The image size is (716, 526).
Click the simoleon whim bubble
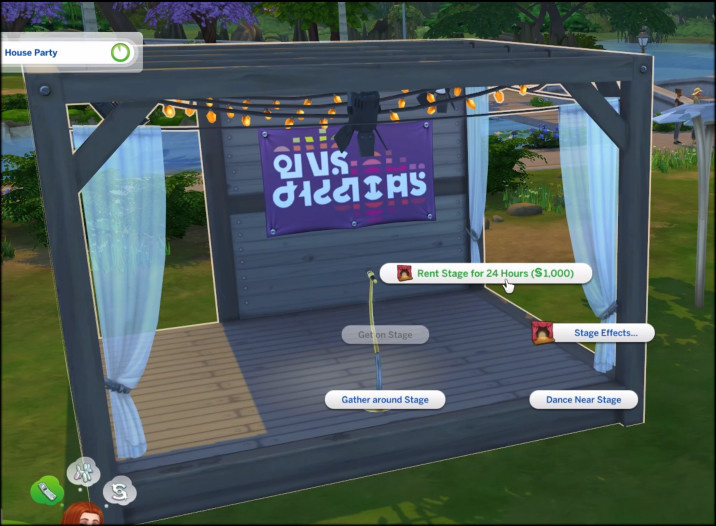tap(119, 490)
